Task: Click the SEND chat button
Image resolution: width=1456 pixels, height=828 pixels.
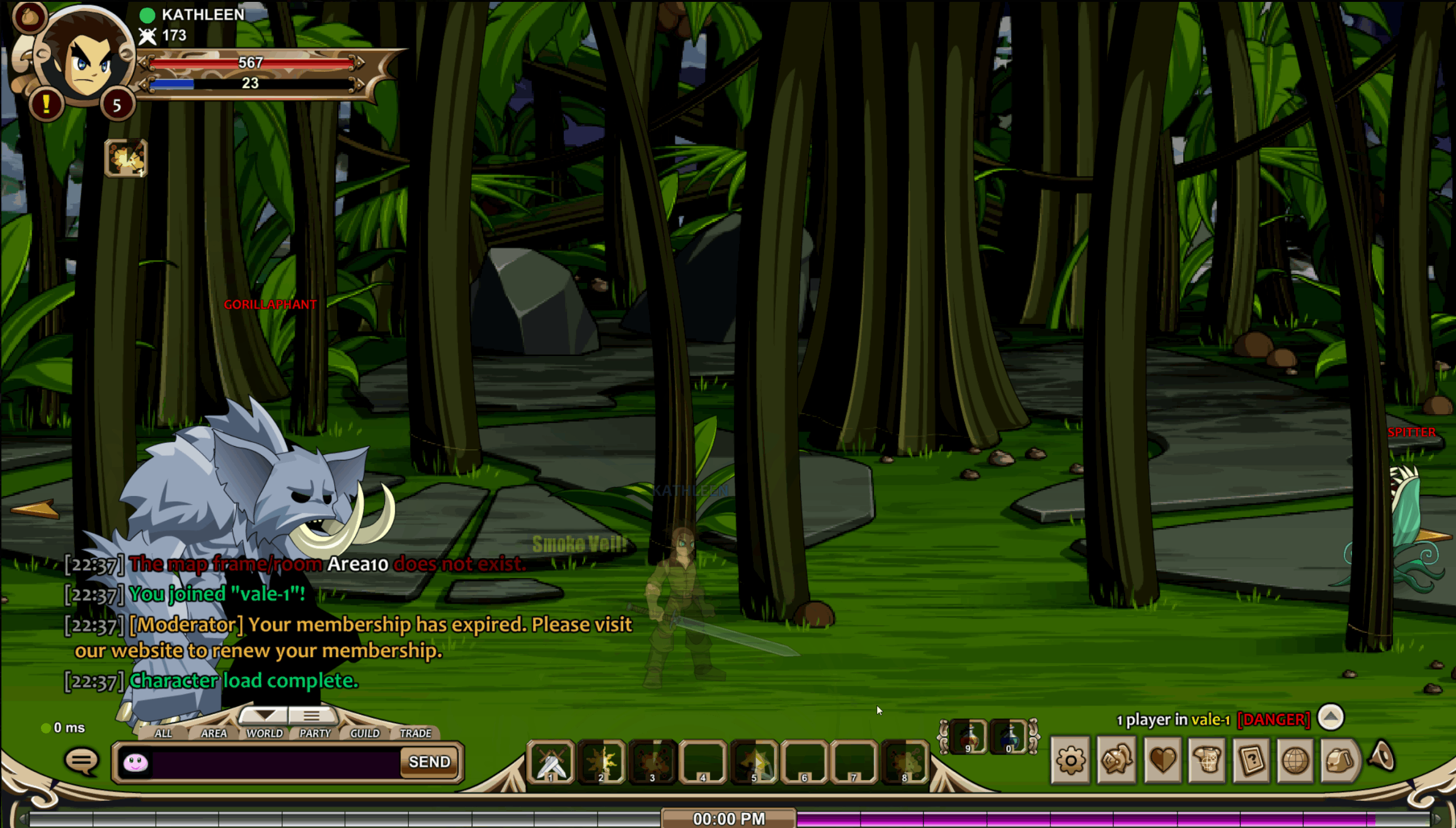Action: 430,762
